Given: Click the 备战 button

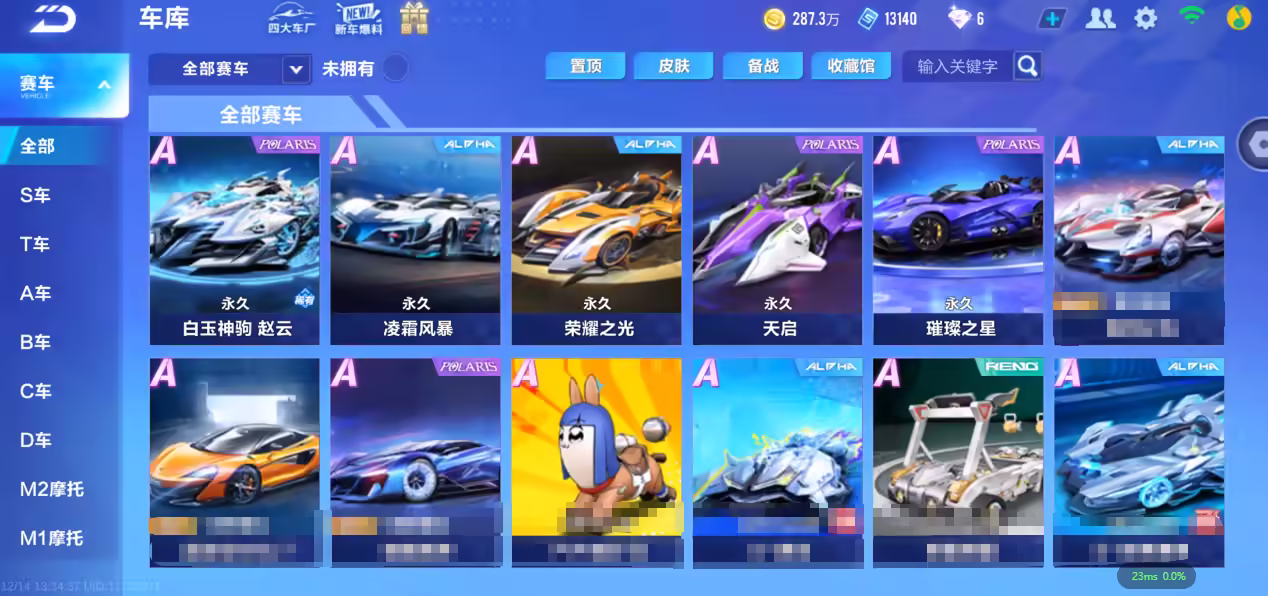Looking at the screenshot, I should [763, 66].
